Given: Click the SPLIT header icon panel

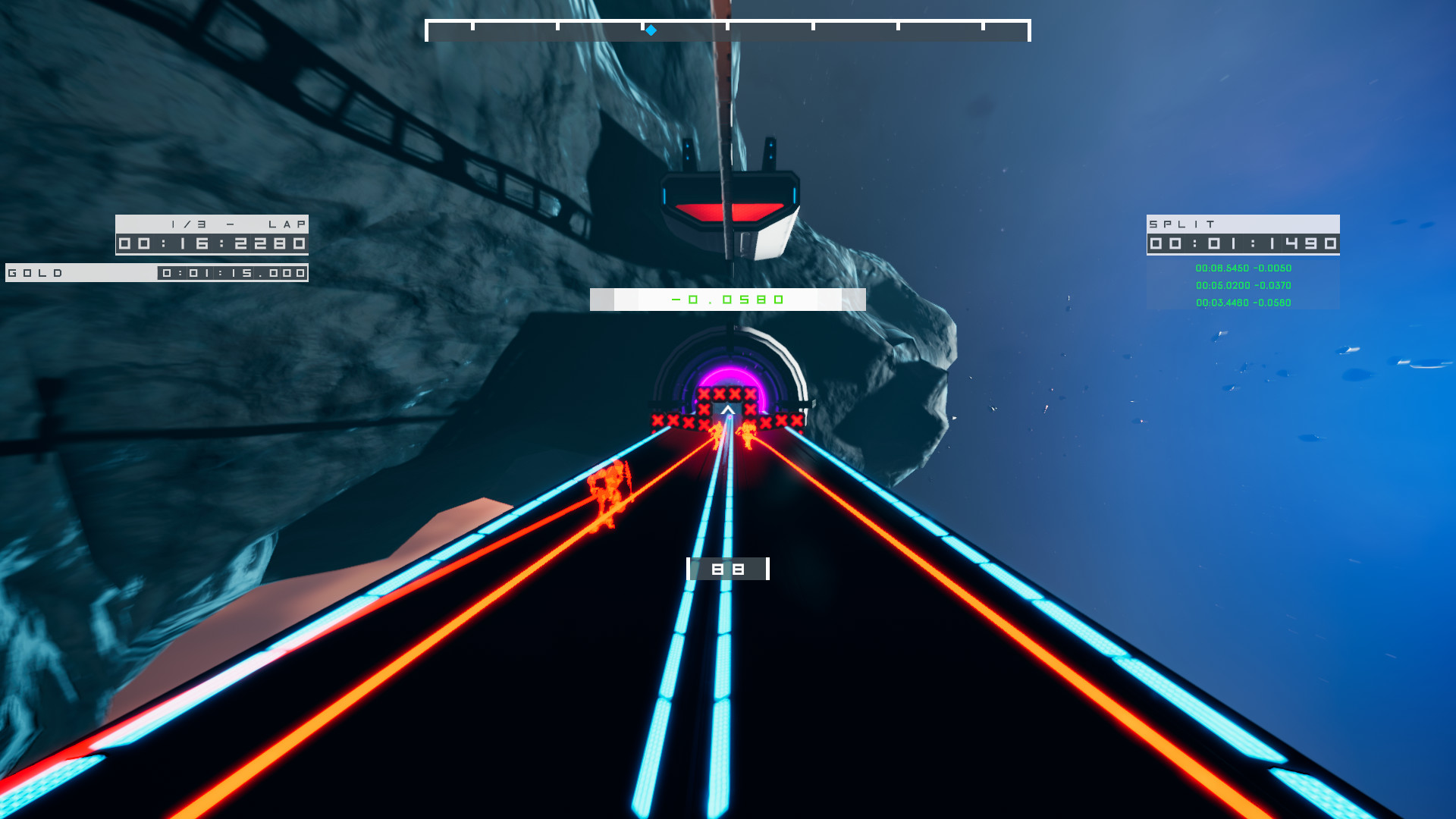Looking at the screenshot, I should point(1244,224).
